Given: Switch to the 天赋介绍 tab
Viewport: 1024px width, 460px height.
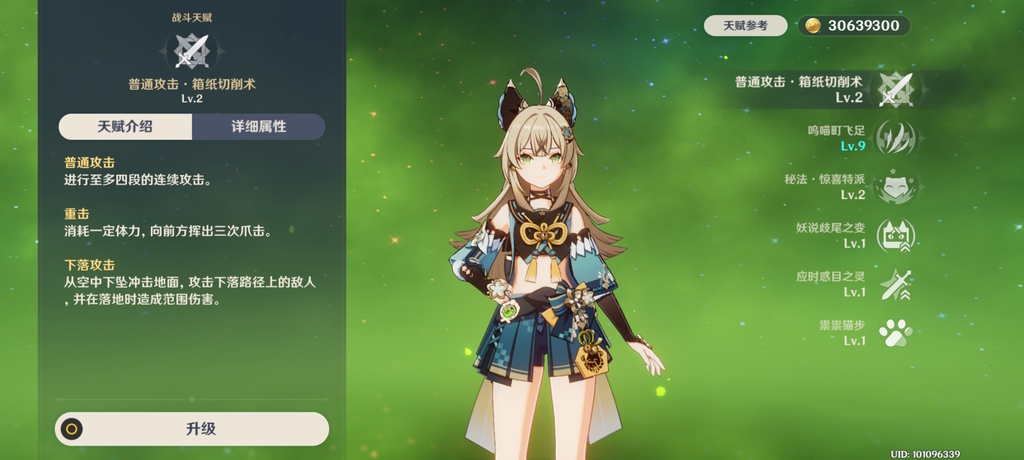Looking at the screenshot, I should 125,127.
